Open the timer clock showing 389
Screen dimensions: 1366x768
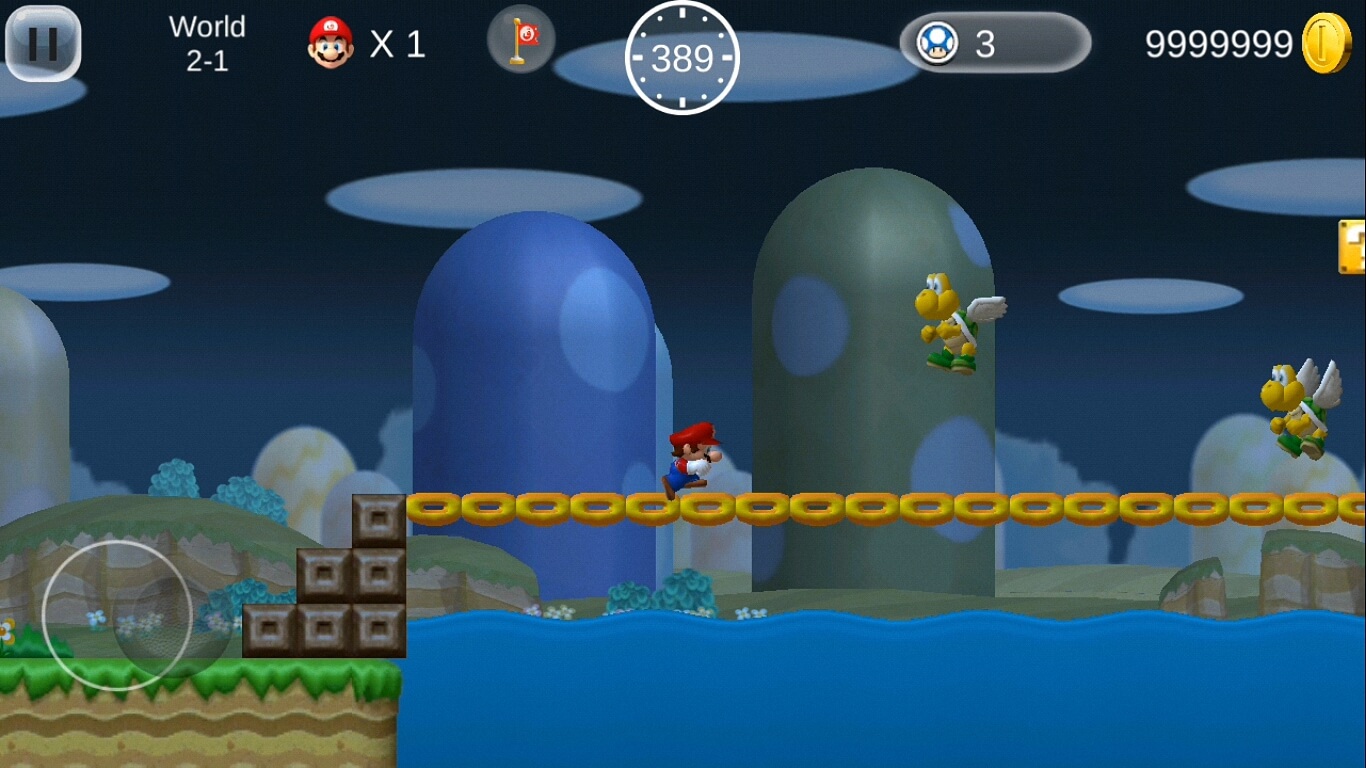[x=681, y=59]
